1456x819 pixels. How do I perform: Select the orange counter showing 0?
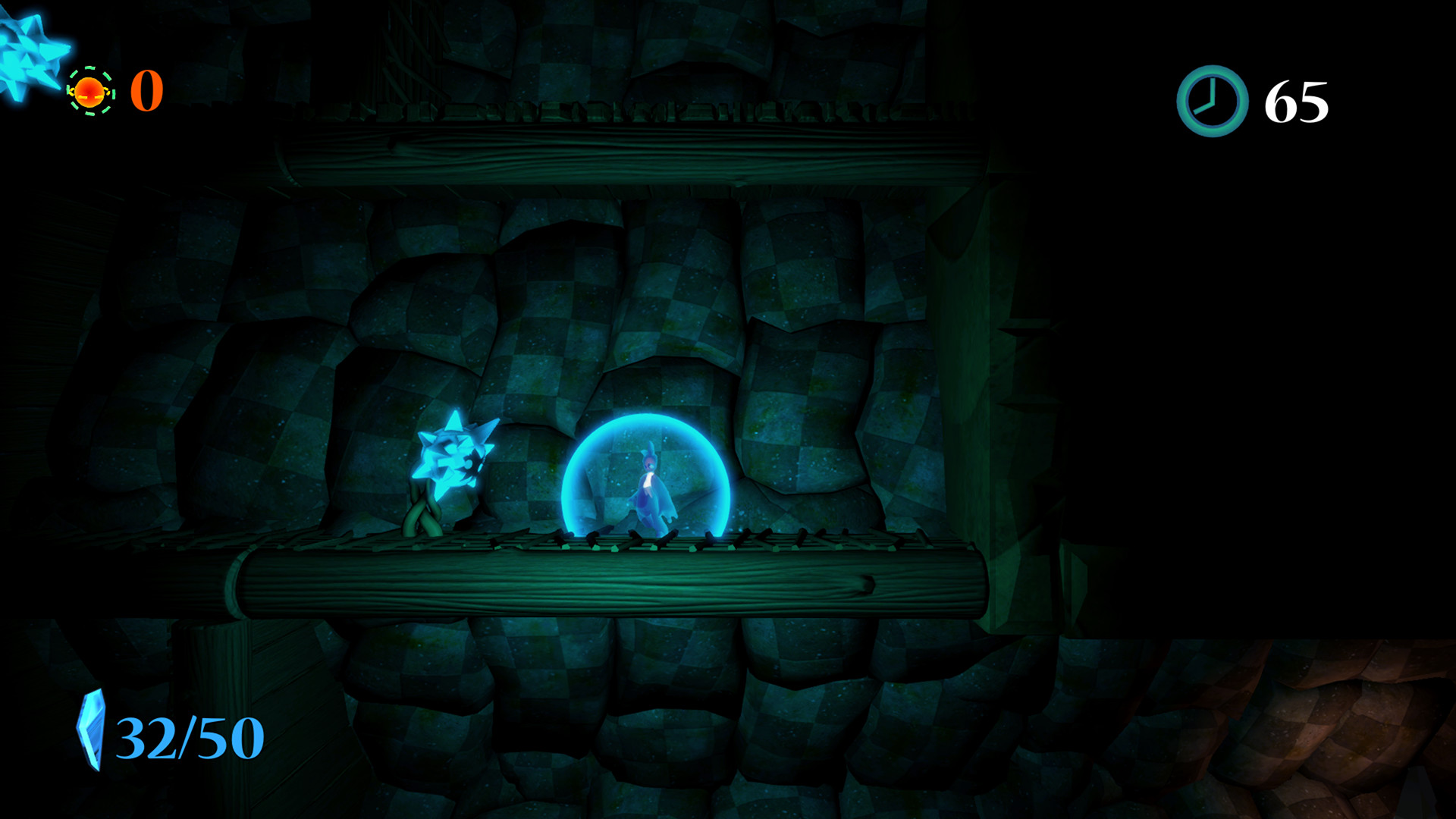tap(147, 91)
